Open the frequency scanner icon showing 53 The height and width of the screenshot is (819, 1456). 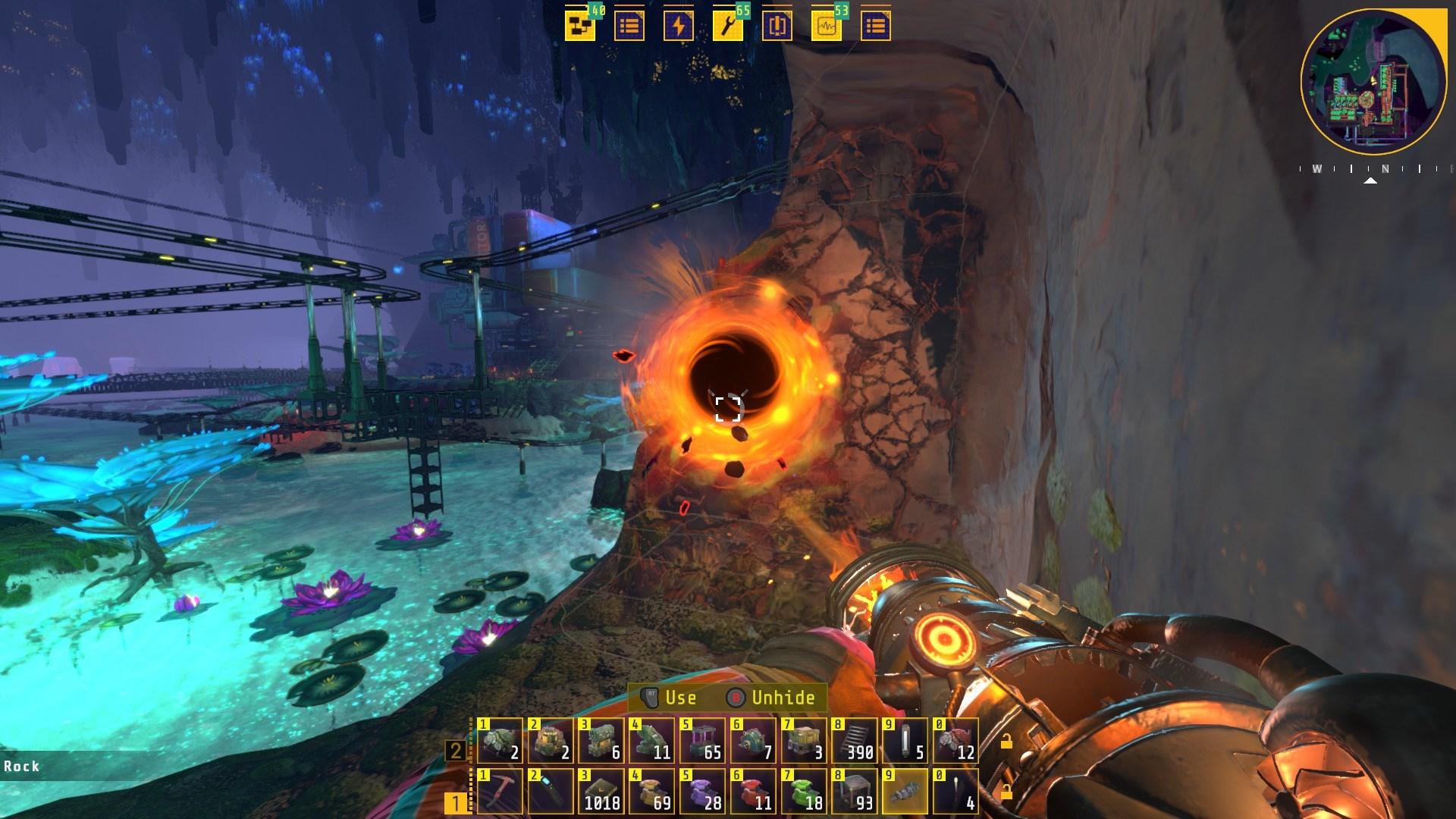click(x=828, y=25)
